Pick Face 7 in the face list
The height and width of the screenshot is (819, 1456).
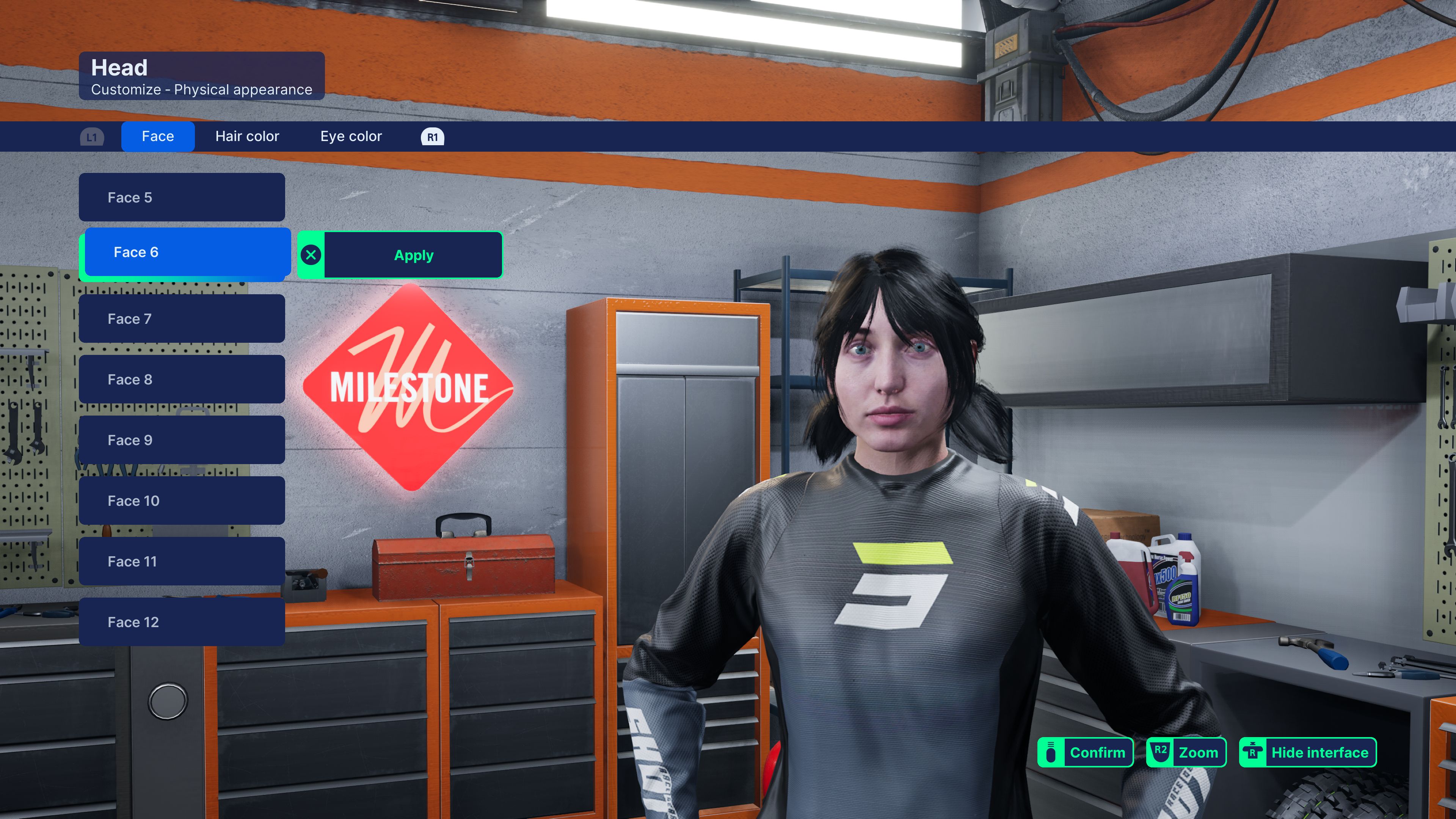(182, 319)
